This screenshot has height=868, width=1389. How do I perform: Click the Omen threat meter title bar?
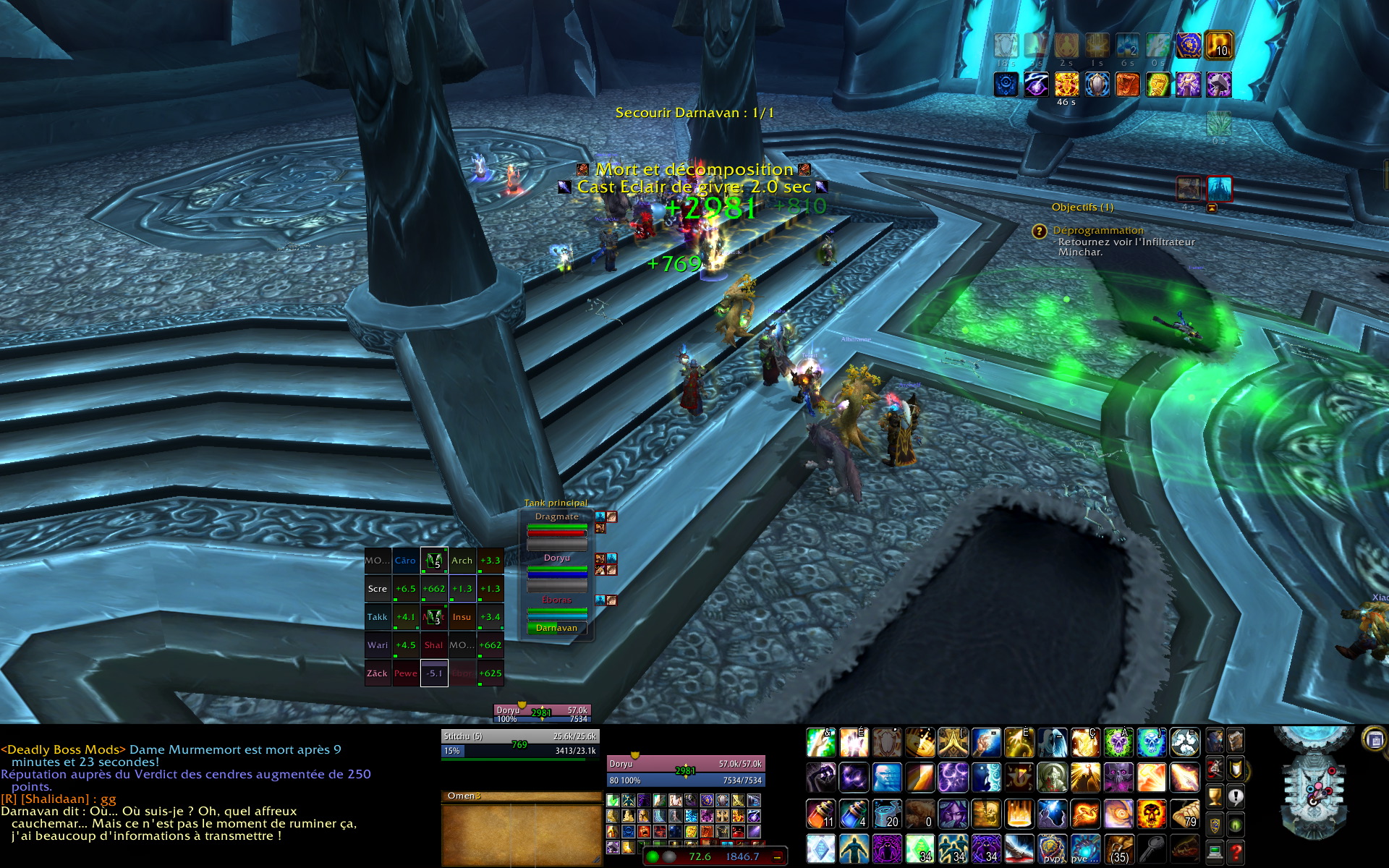(521, 796)
